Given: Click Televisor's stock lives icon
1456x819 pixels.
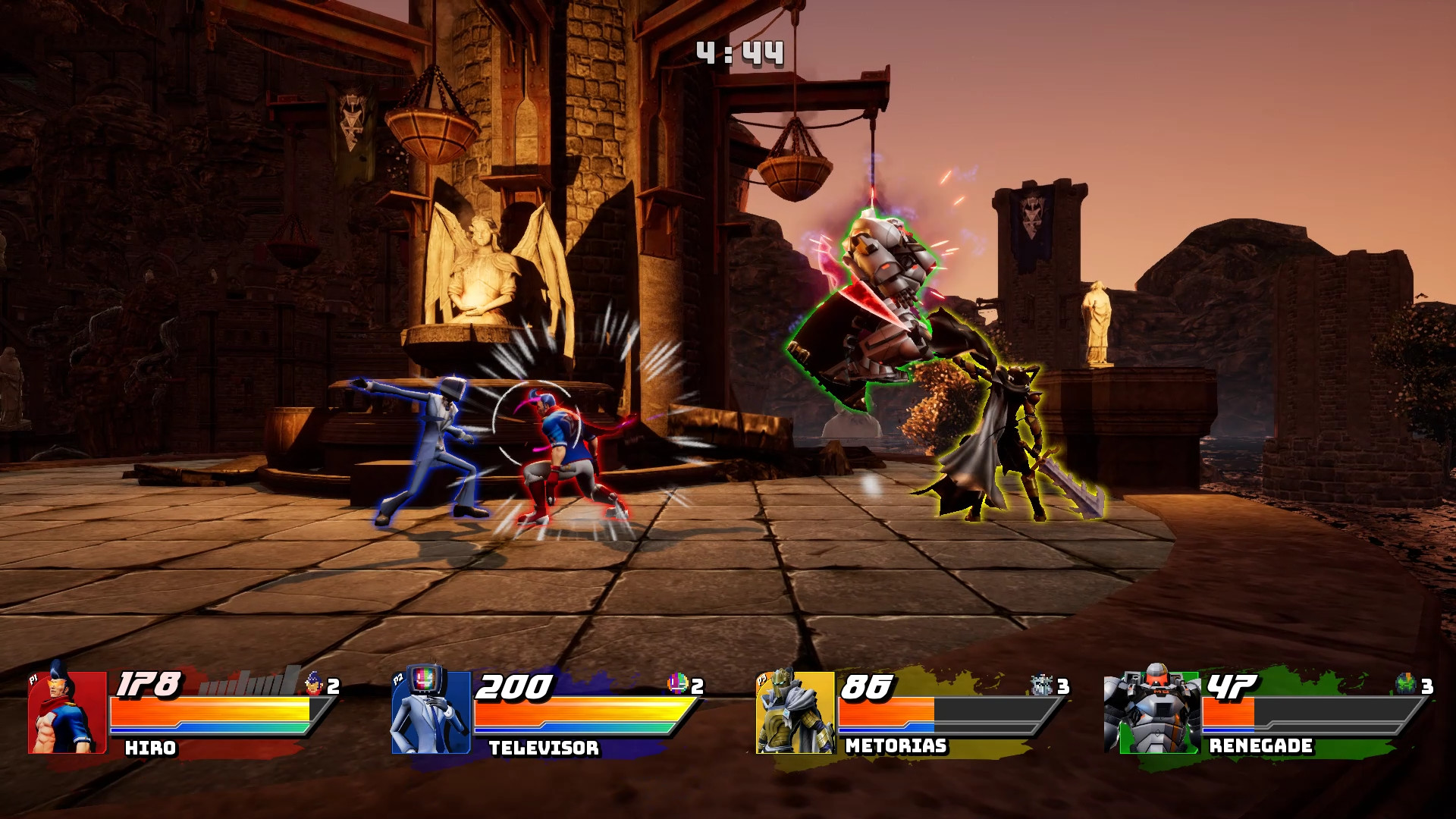Looking at the screenshot, I should (x=677, y=684).
